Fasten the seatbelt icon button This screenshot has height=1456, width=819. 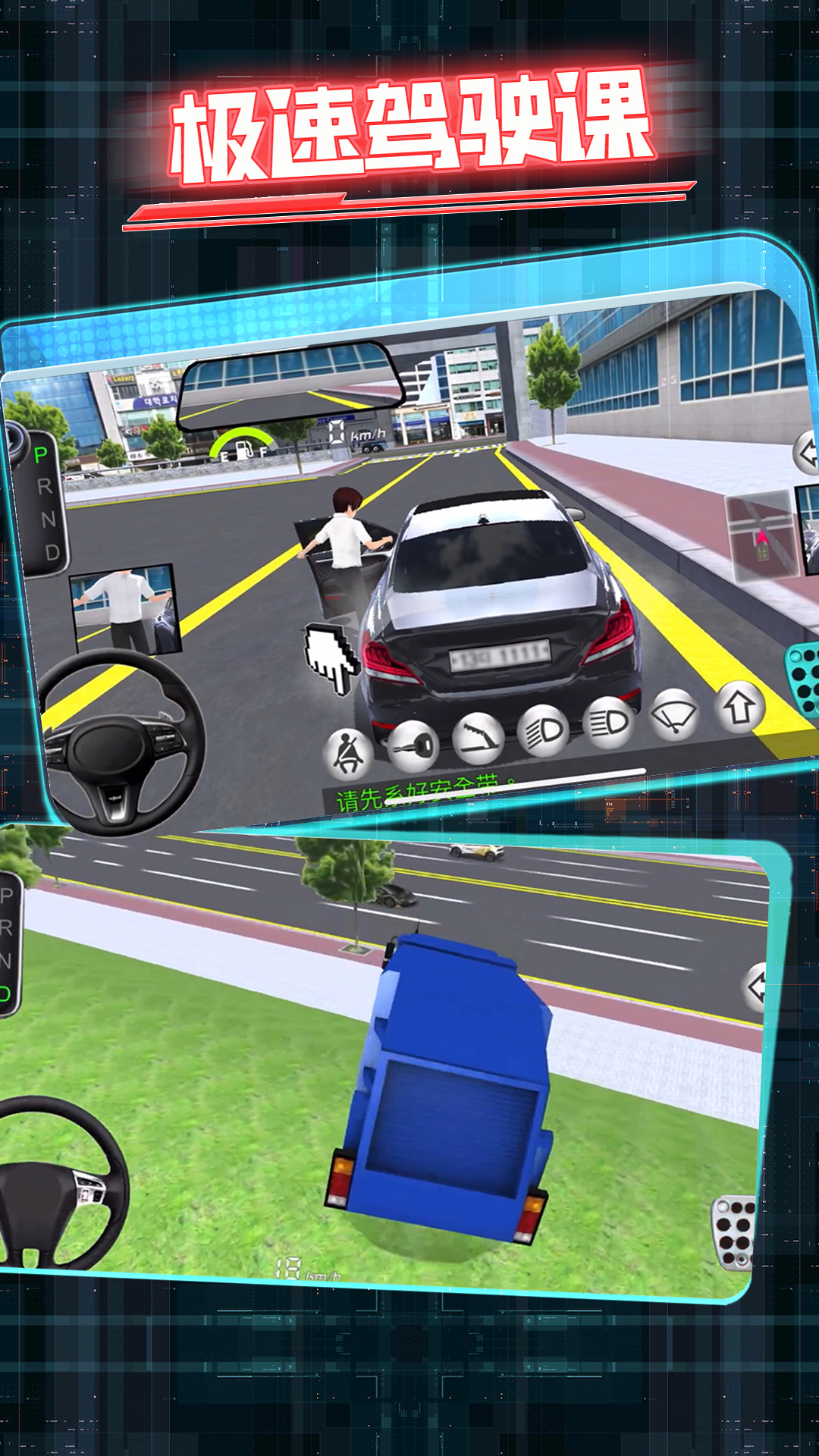pyautogui.click(x=348, y=755)
